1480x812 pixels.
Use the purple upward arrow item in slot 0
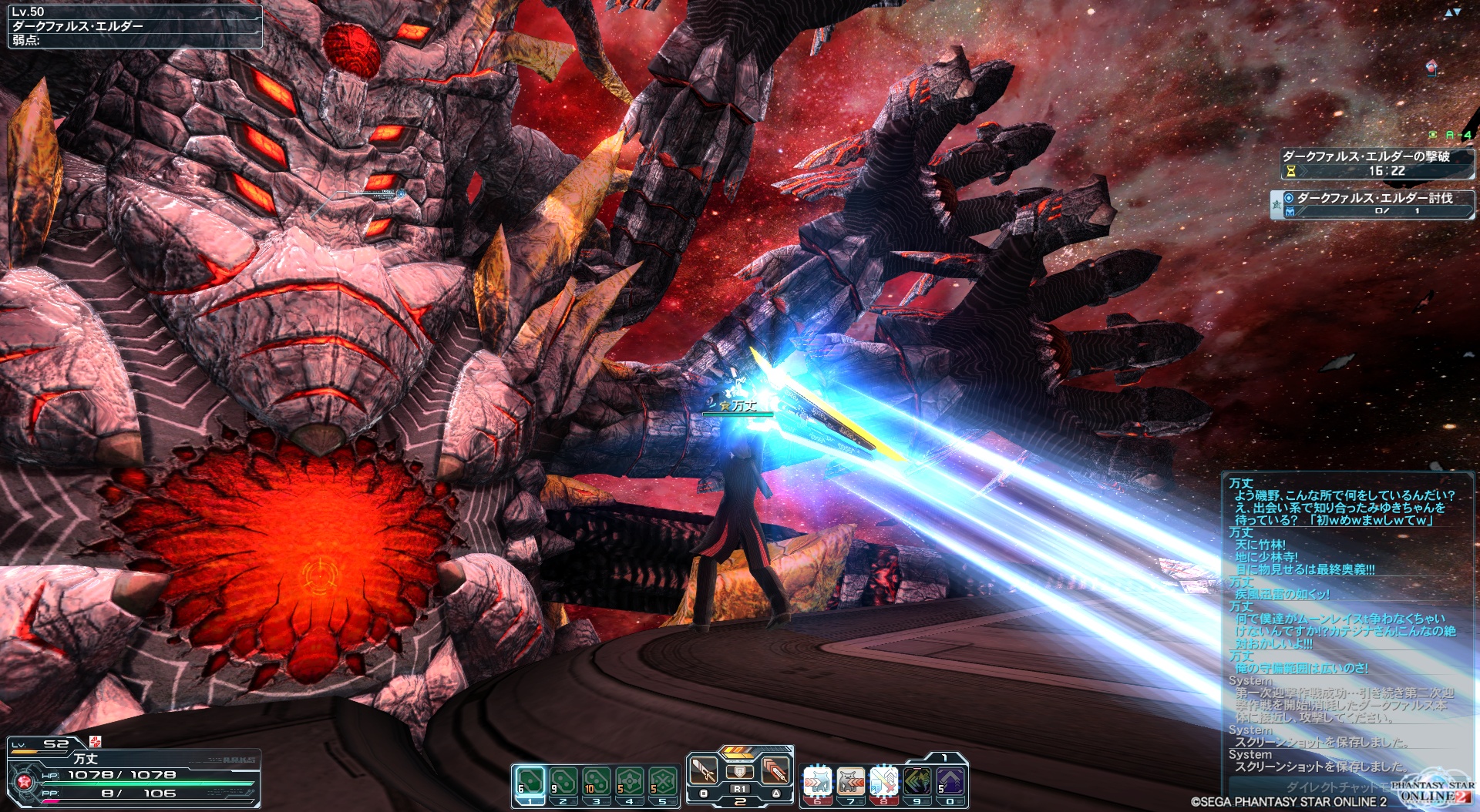(x=950, y=781)
